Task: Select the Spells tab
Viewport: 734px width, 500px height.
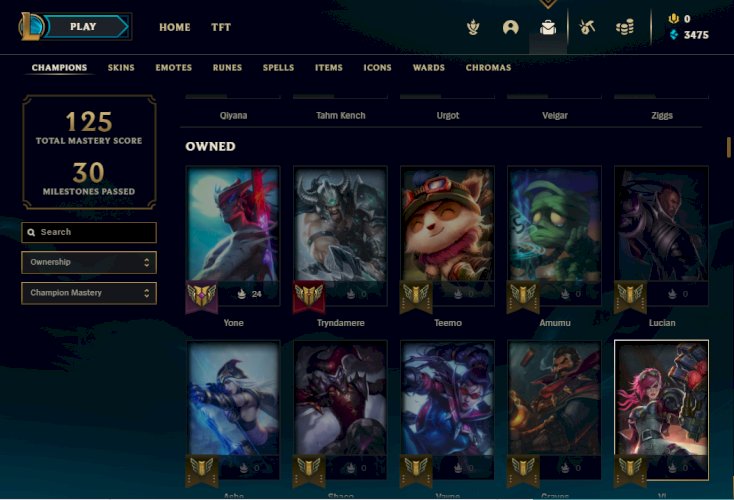Action: tap(278, 68)
